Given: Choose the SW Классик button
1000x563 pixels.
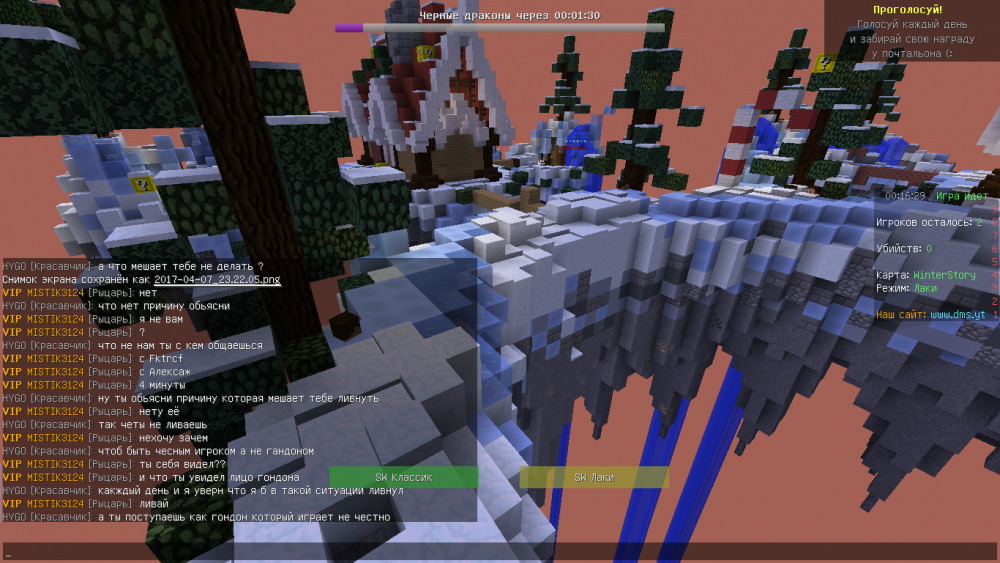Looking at the screenshot, I should 403,478.
